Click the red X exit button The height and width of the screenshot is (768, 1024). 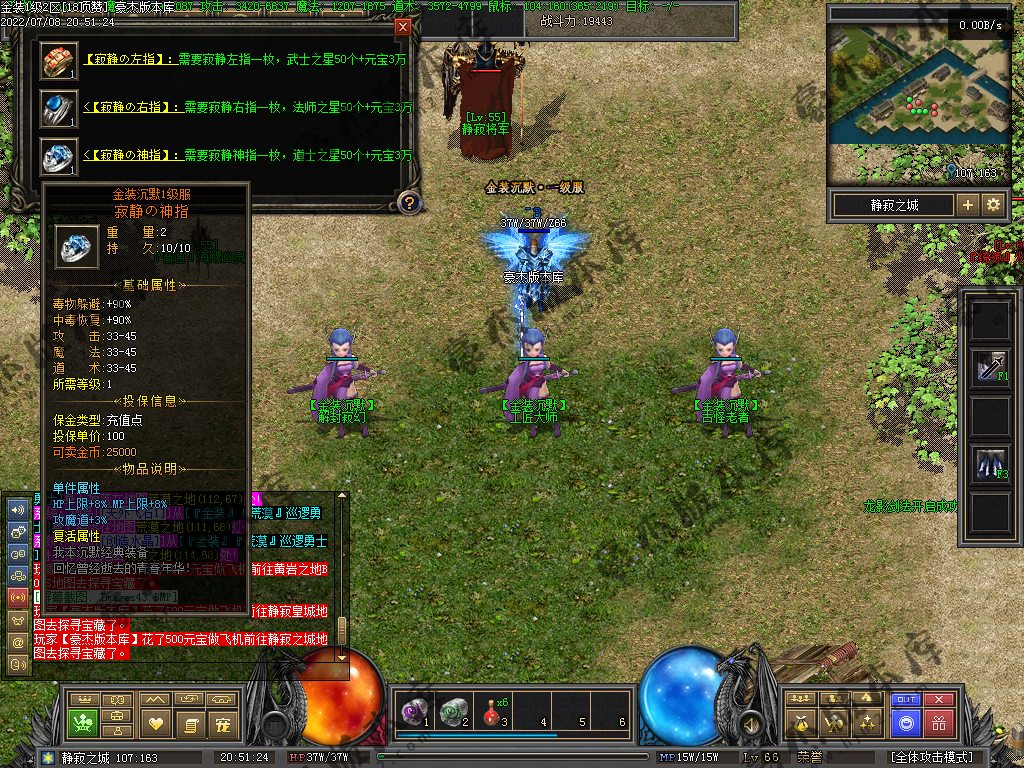(938, 700)
